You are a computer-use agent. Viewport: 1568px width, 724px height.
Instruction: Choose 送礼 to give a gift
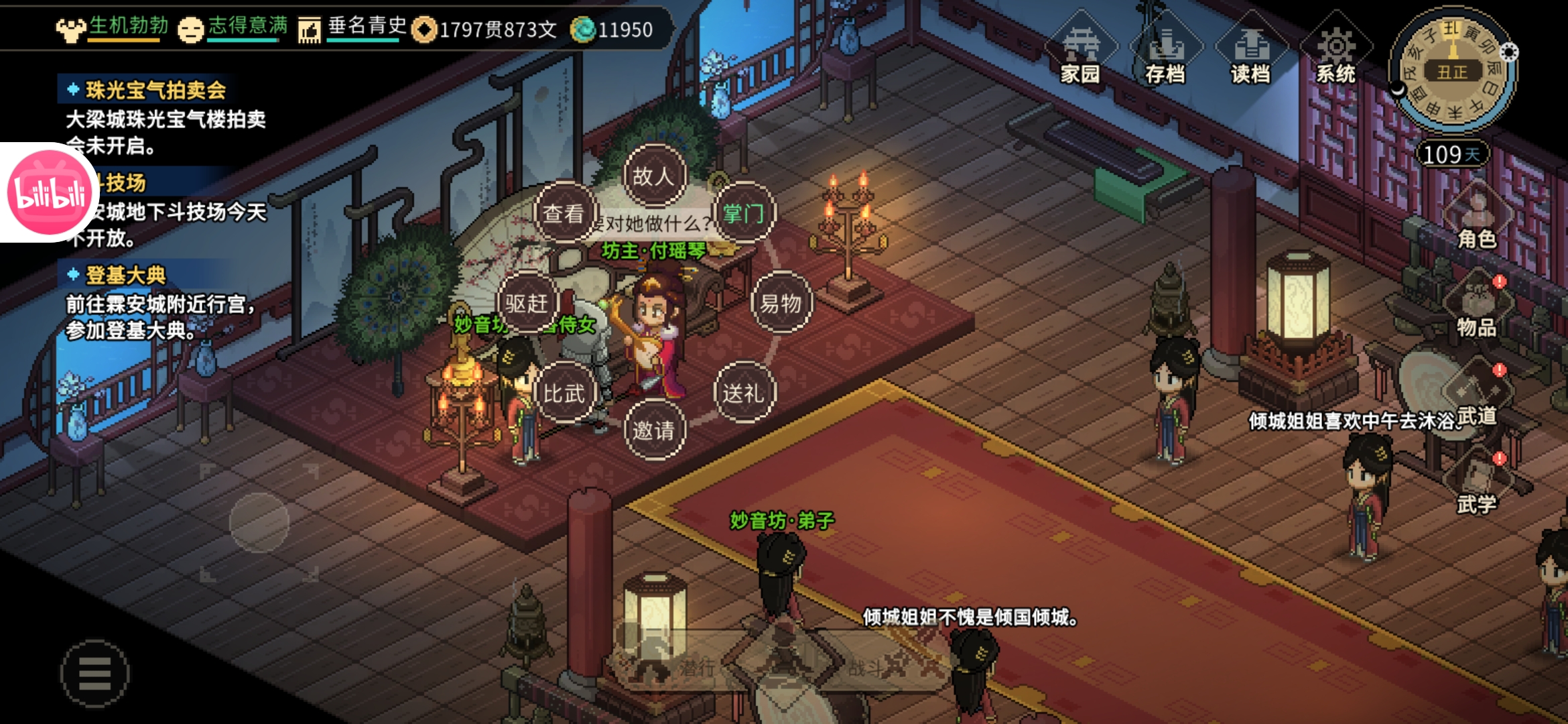744,393
